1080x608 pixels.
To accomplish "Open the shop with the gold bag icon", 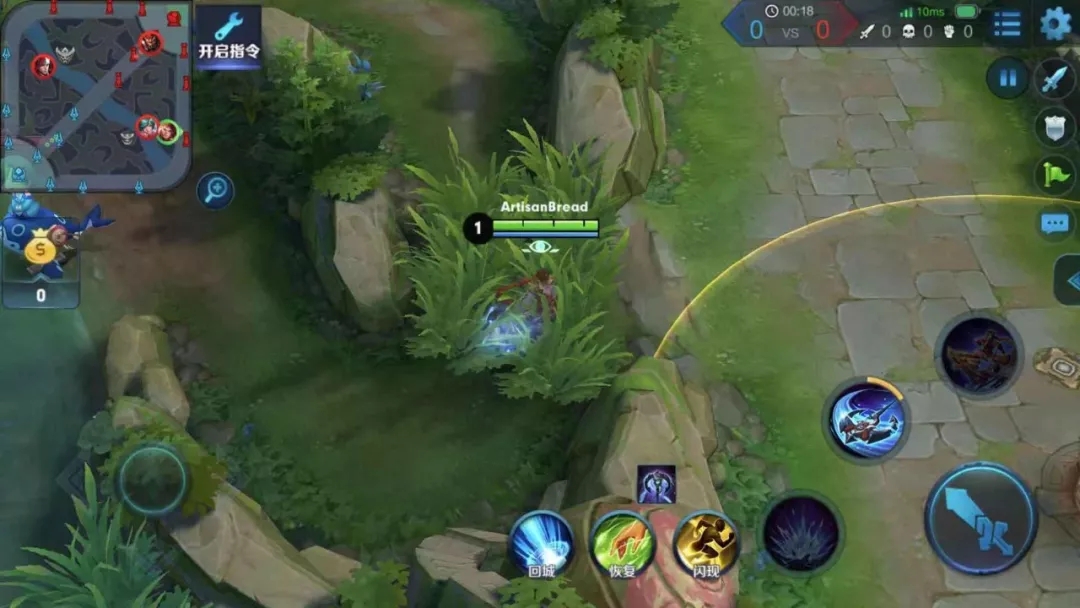I will 42,254.
